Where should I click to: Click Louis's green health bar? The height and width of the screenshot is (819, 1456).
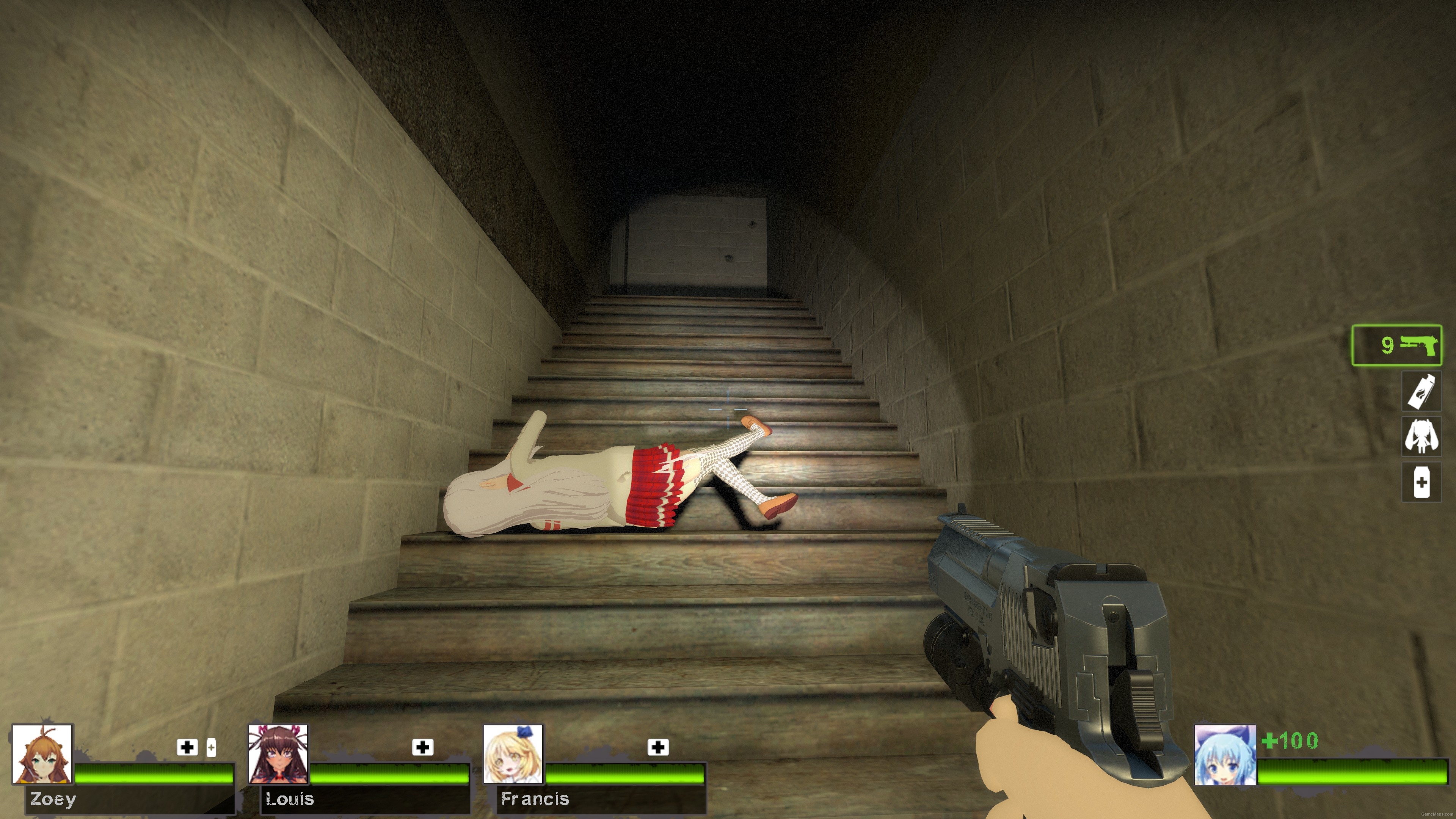click(390, 774)
